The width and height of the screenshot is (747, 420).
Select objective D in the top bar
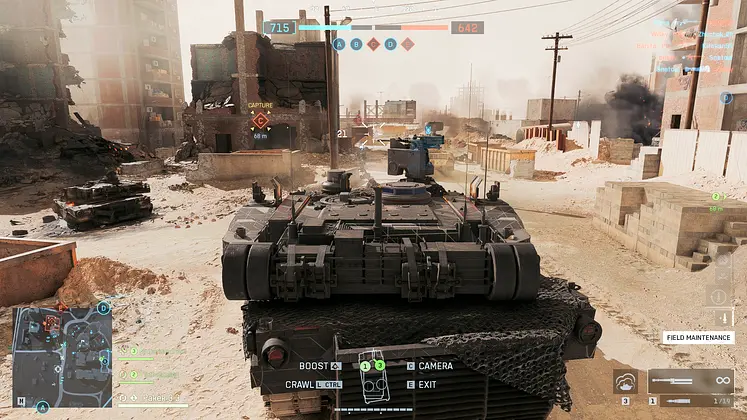(390, 44)
